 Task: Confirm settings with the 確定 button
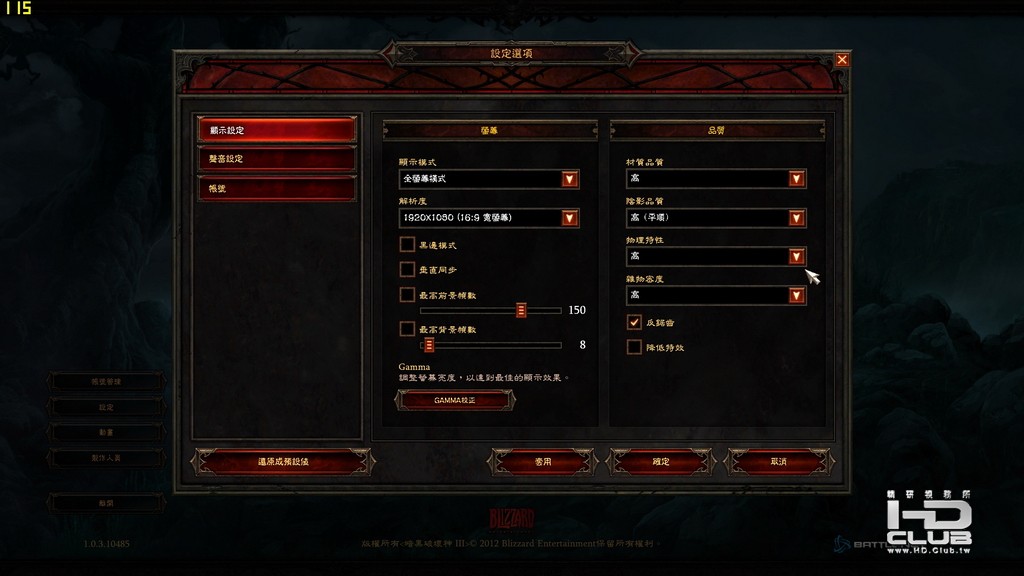click(x=661, y=461)
